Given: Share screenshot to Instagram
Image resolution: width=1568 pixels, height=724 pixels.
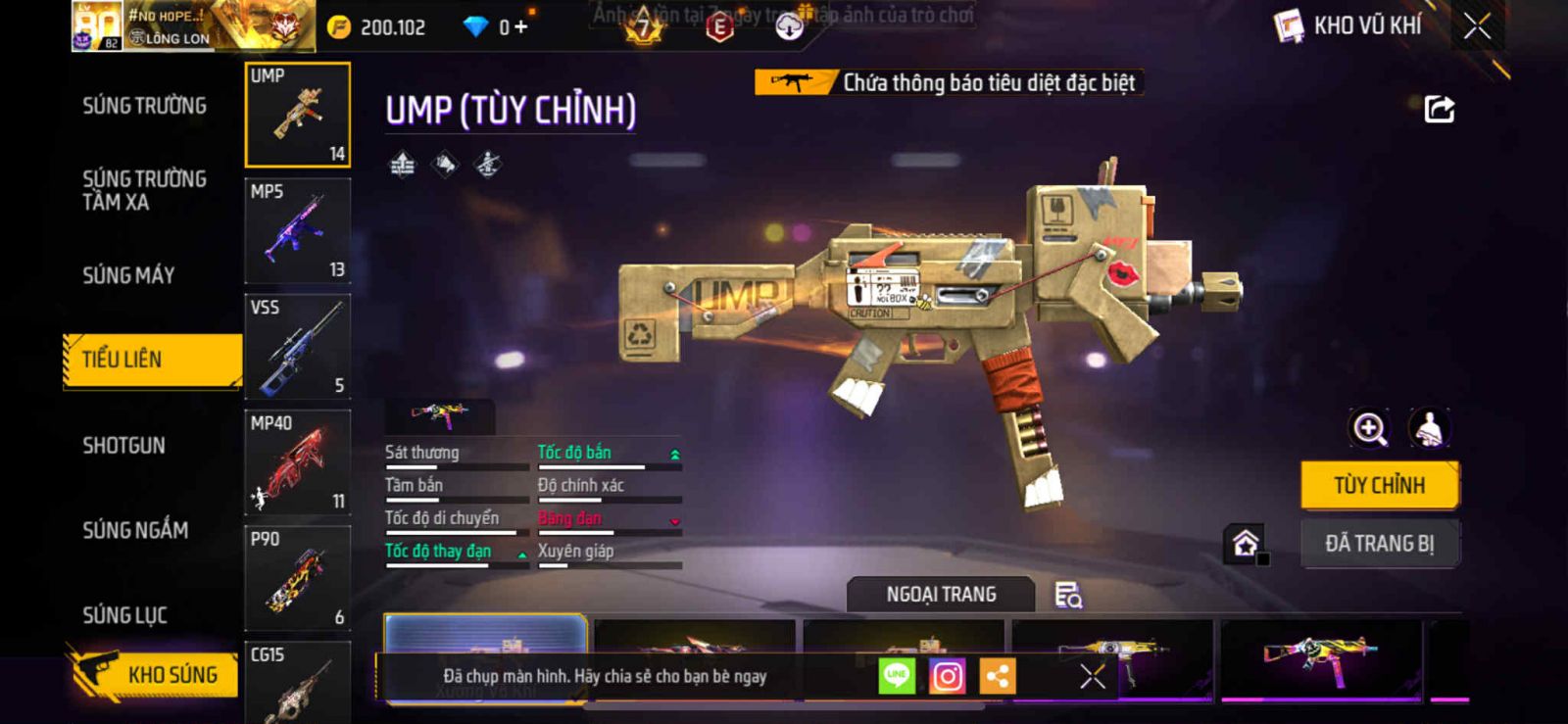Looking at the screenshot, I should click(947, 676).
